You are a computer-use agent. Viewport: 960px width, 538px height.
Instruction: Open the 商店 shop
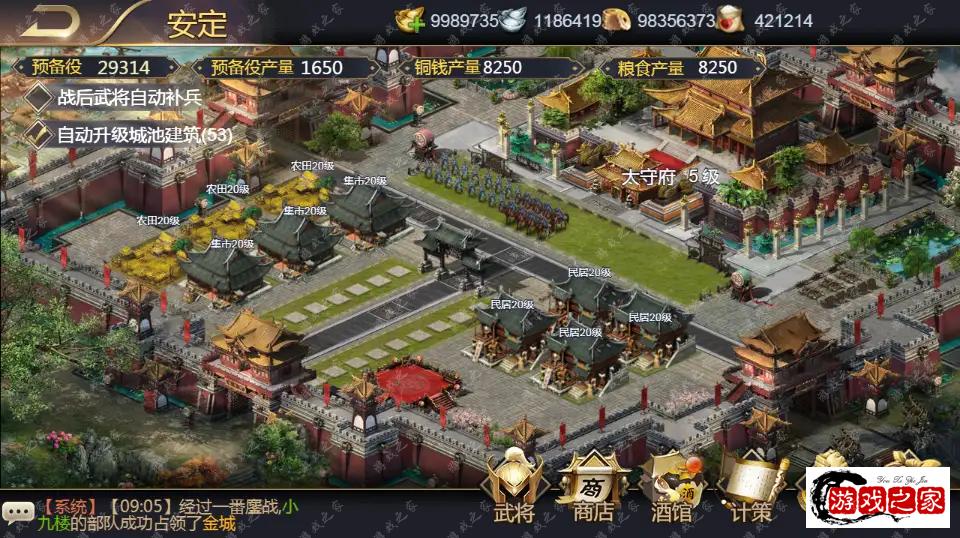point(593,490)
